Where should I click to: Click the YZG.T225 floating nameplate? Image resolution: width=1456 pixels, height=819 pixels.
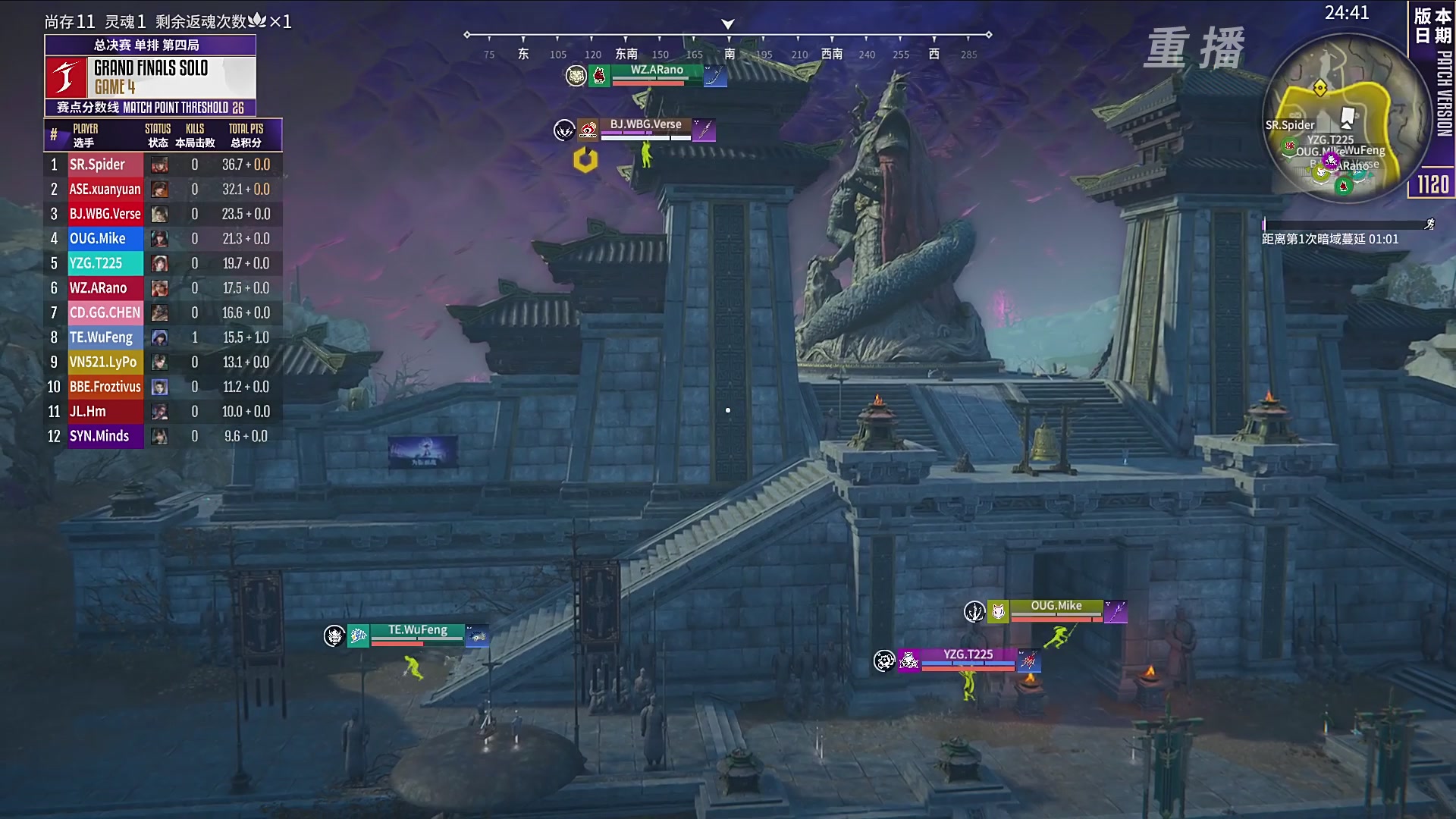968,655
